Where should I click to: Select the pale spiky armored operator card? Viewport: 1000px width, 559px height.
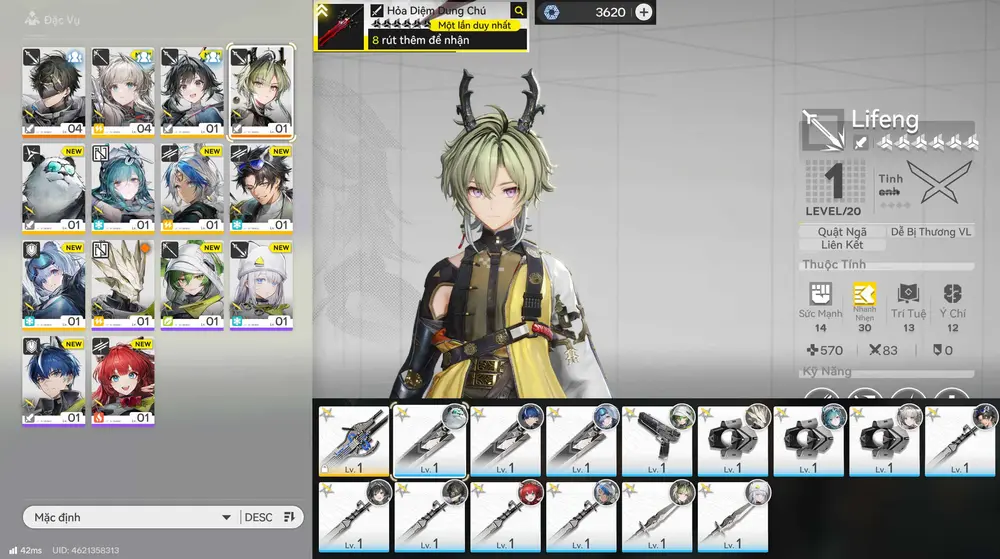point(123,284)
